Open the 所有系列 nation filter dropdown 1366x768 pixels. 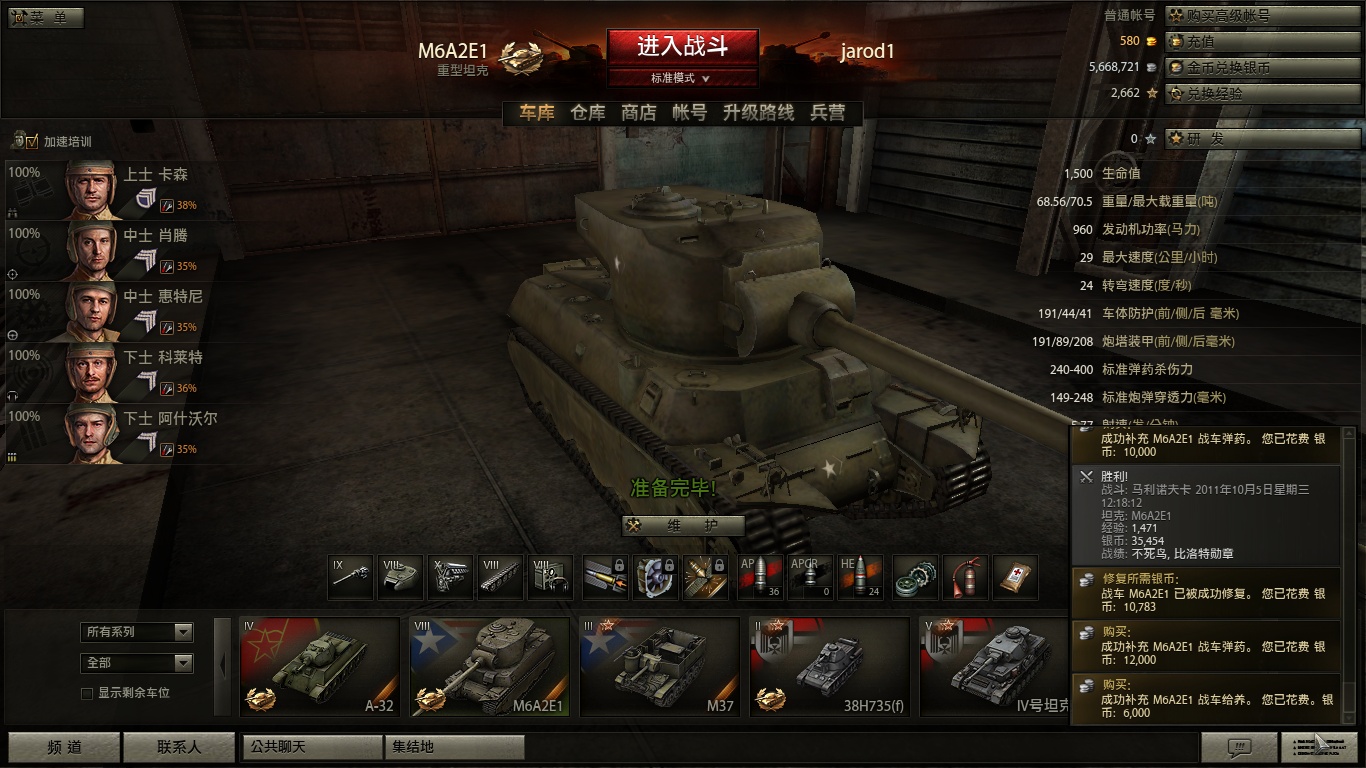click(137, 632)
